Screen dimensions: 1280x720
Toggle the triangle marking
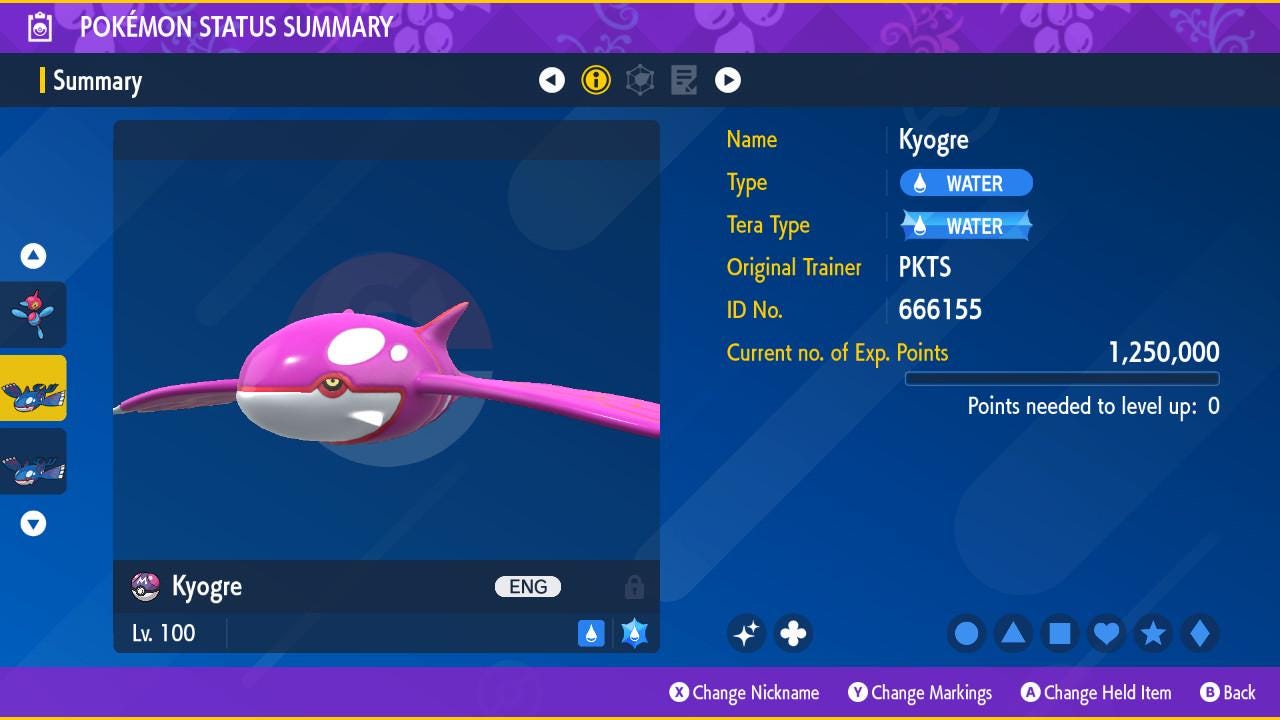point(1013,633)
